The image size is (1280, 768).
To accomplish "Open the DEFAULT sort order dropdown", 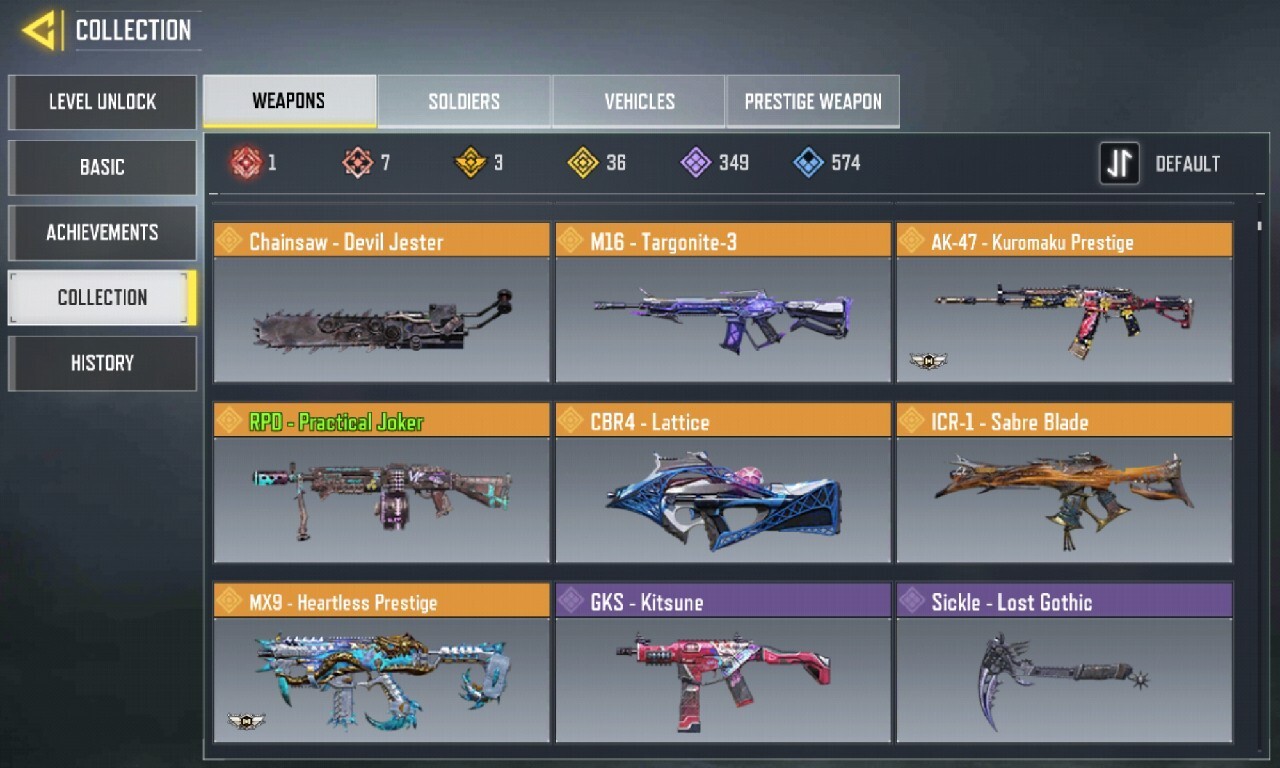I will click(x=1189, y=163).
